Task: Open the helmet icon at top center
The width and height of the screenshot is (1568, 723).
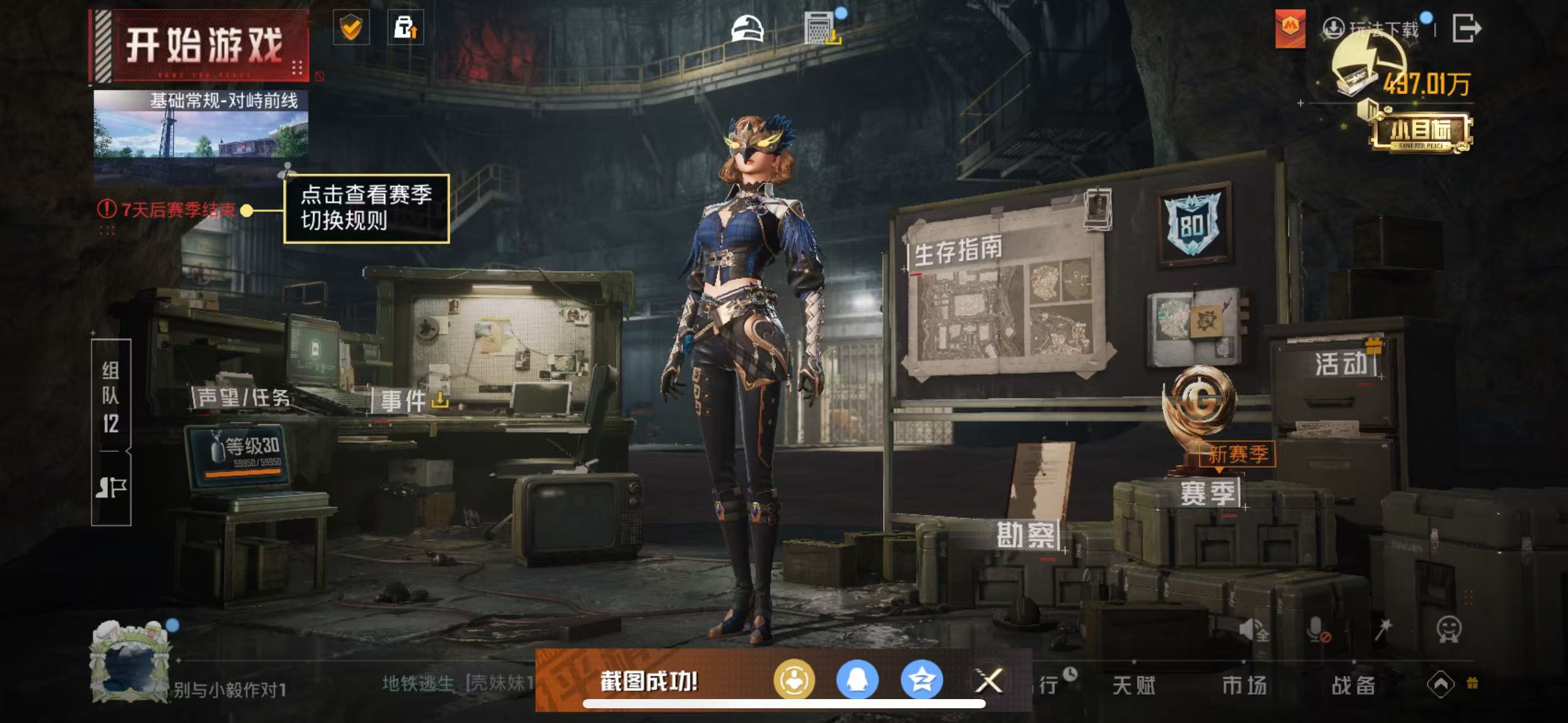Action: tap(747, 29)
